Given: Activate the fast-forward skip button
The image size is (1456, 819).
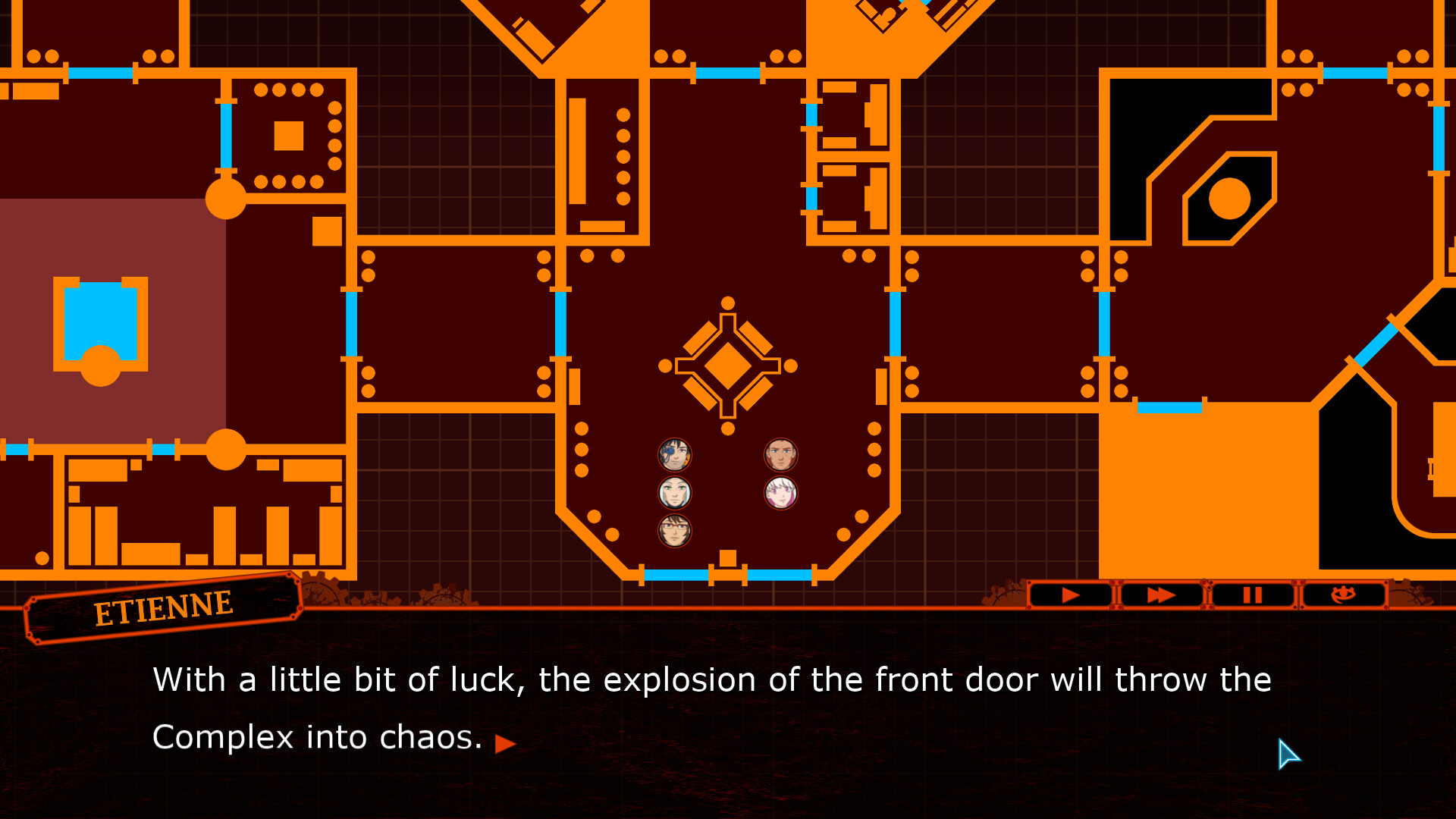Looking at the screenshot, I should [1160, 595].
